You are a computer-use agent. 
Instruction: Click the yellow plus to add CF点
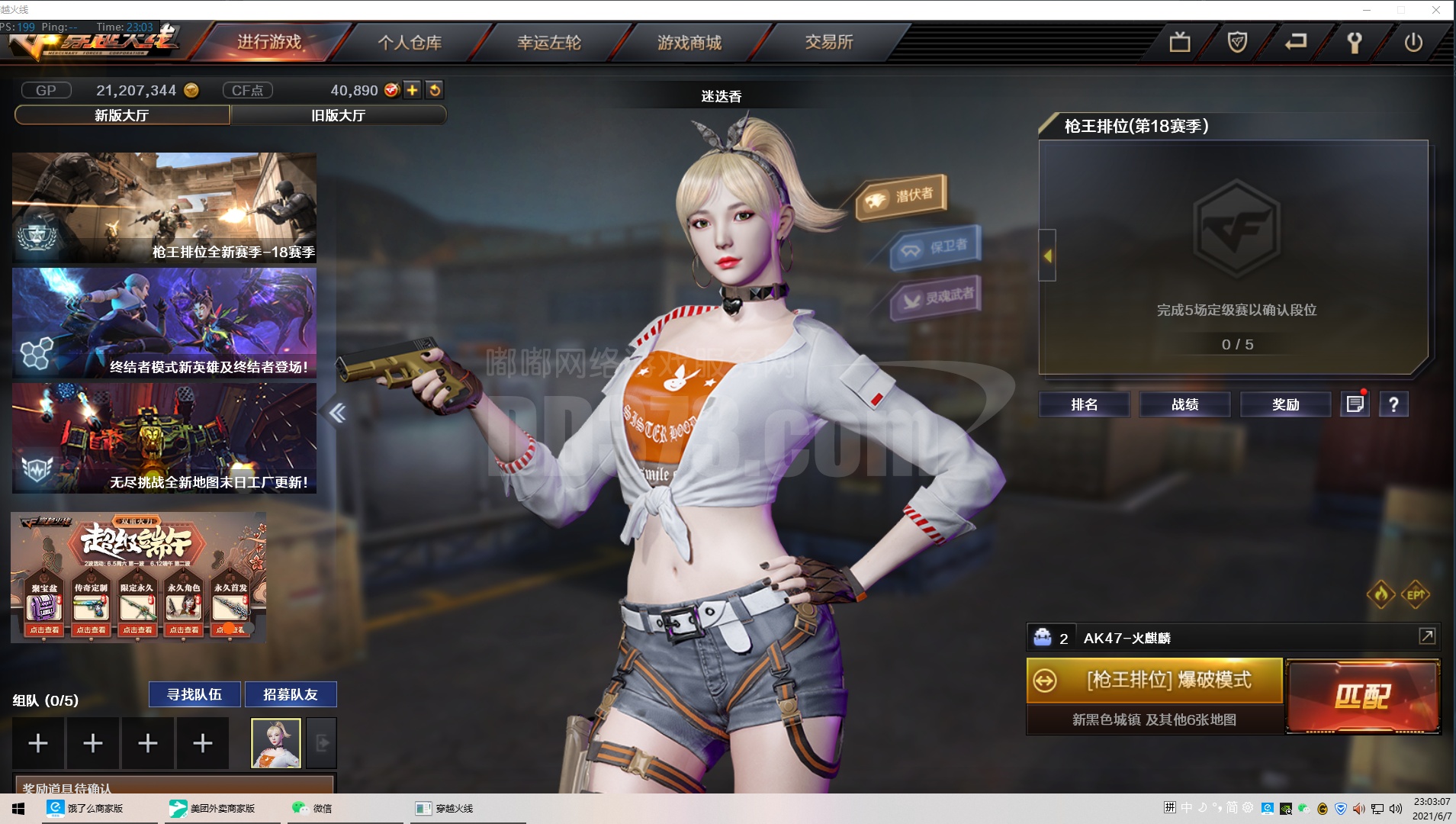click(413, 90)
